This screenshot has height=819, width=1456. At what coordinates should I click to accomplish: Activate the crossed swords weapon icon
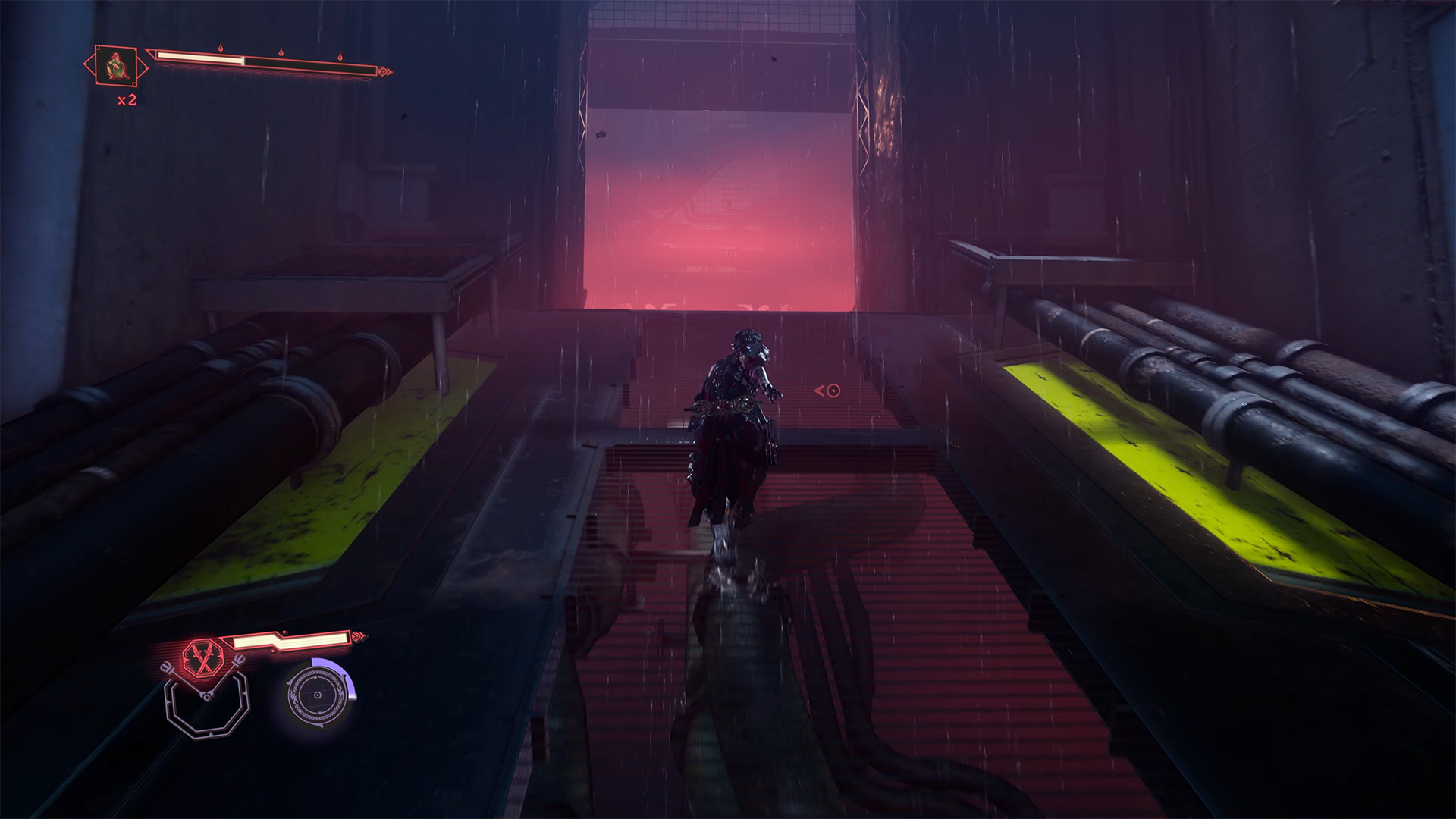coord(203,656)
